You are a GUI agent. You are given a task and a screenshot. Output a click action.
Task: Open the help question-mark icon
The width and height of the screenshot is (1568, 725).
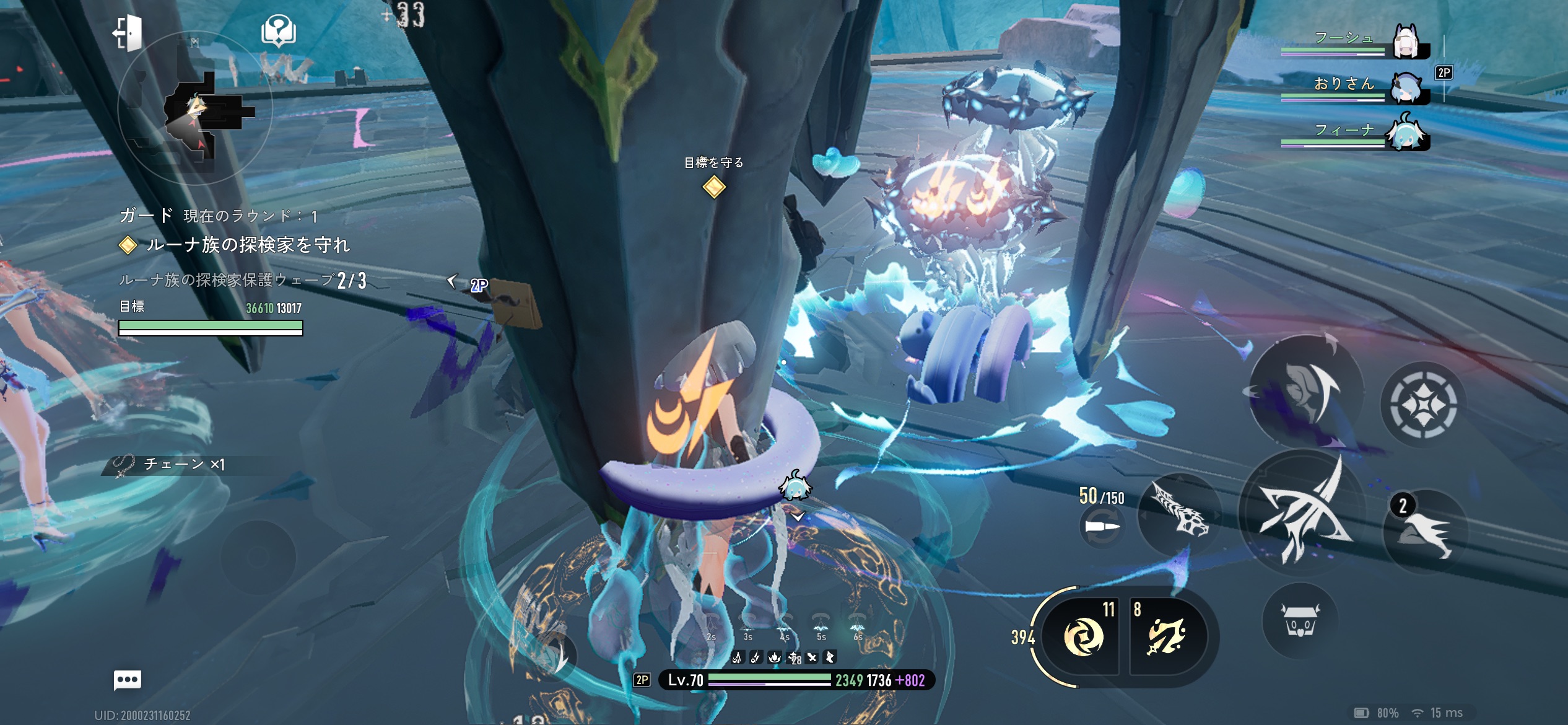tap(279, 31)
